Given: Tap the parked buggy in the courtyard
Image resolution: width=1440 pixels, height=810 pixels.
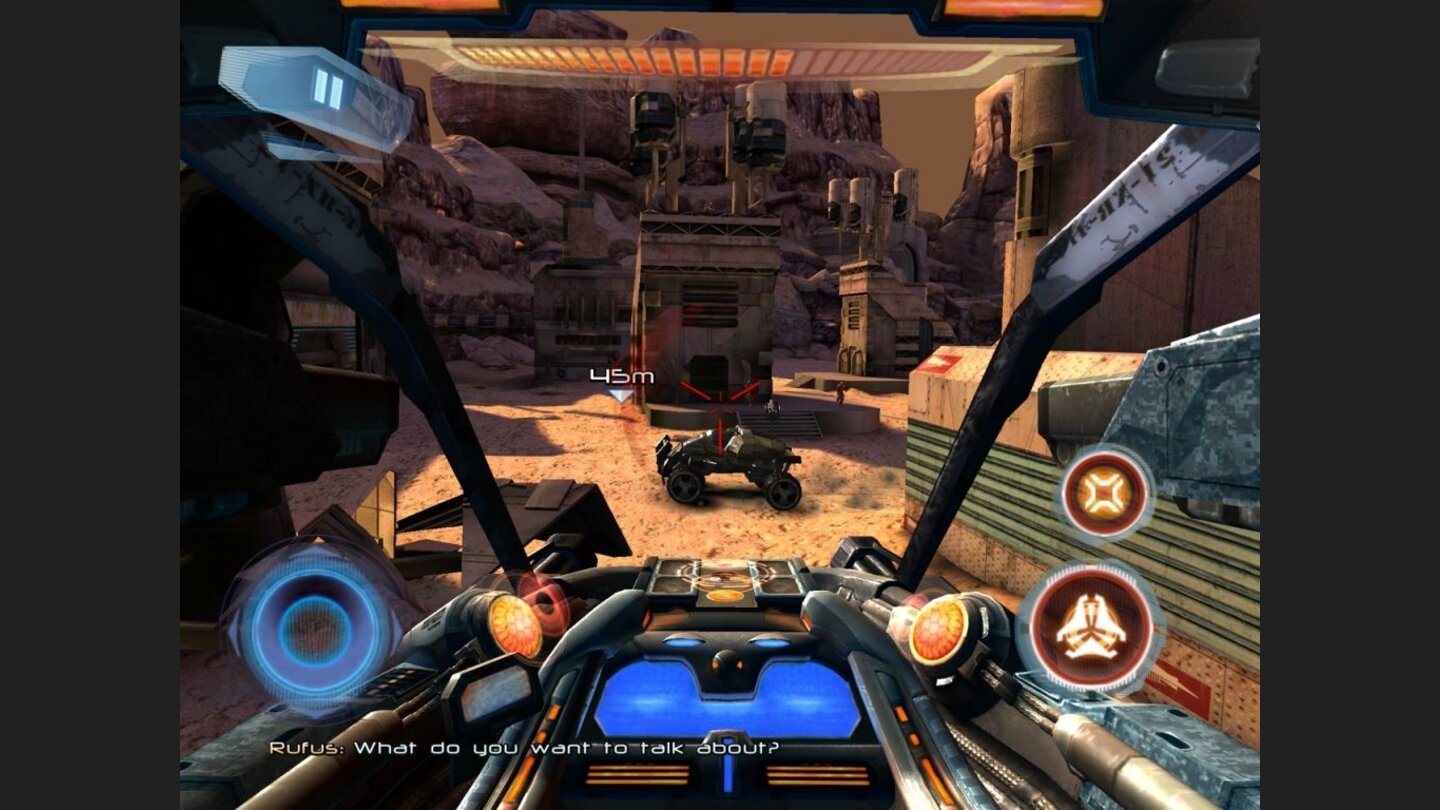Looking at the screenshot, I should point(725,465).
